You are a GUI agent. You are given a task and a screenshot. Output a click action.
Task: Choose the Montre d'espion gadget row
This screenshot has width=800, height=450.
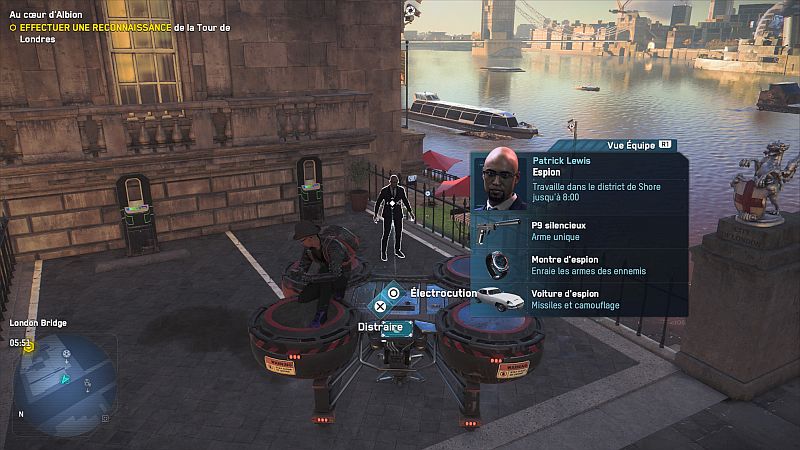[x=578, y=264]
